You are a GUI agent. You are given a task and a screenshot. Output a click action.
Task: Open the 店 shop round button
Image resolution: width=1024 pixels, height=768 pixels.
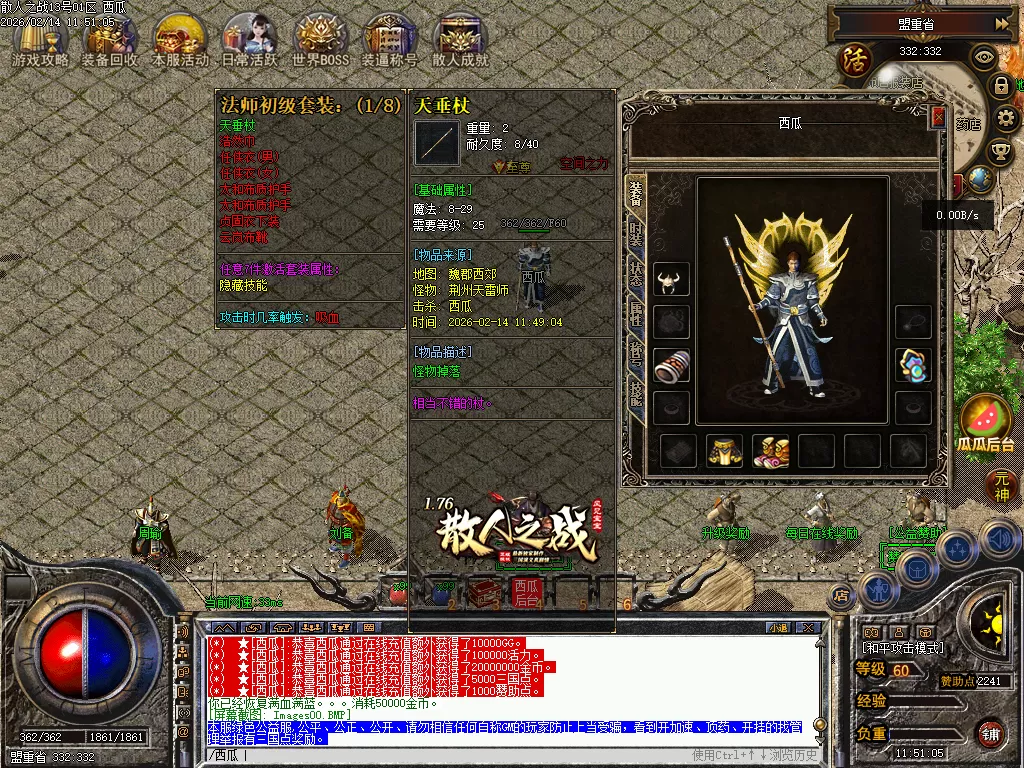coord(841,596)
